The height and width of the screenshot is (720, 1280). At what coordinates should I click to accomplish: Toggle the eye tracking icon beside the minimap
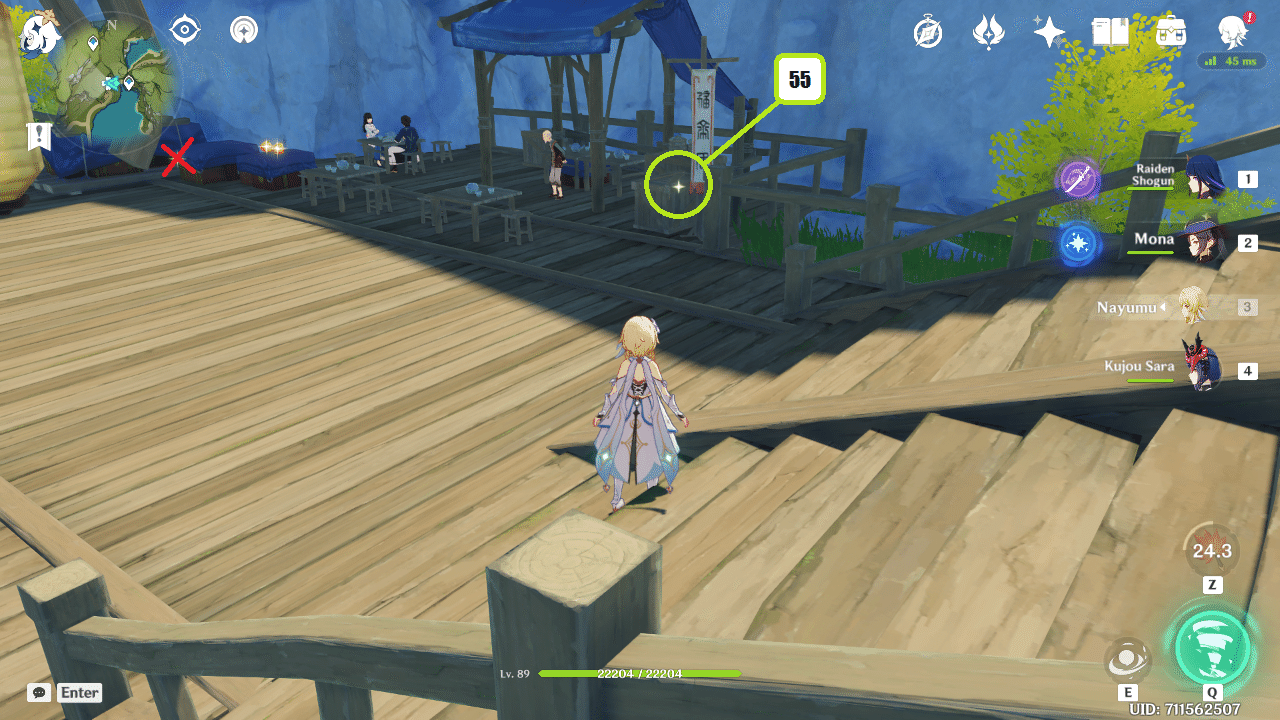(184, 28)
